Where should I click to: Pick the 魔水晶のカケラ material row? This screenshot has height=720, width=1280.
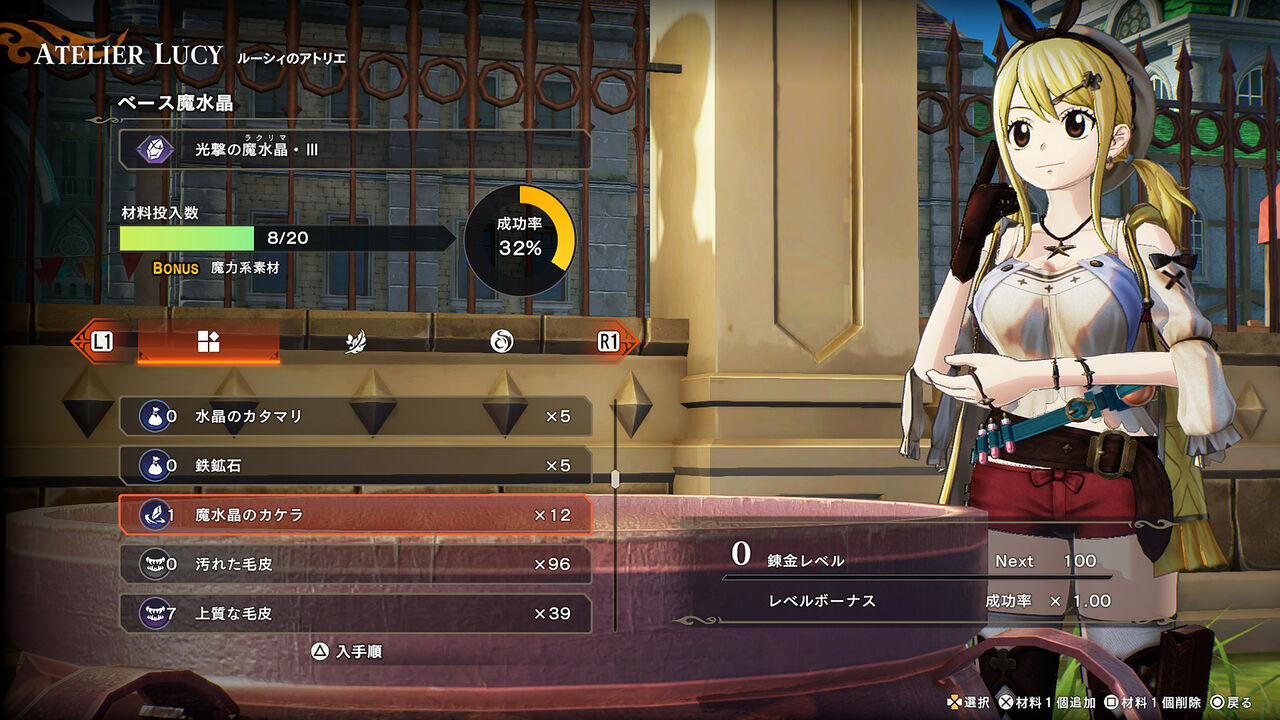point(355,515)
